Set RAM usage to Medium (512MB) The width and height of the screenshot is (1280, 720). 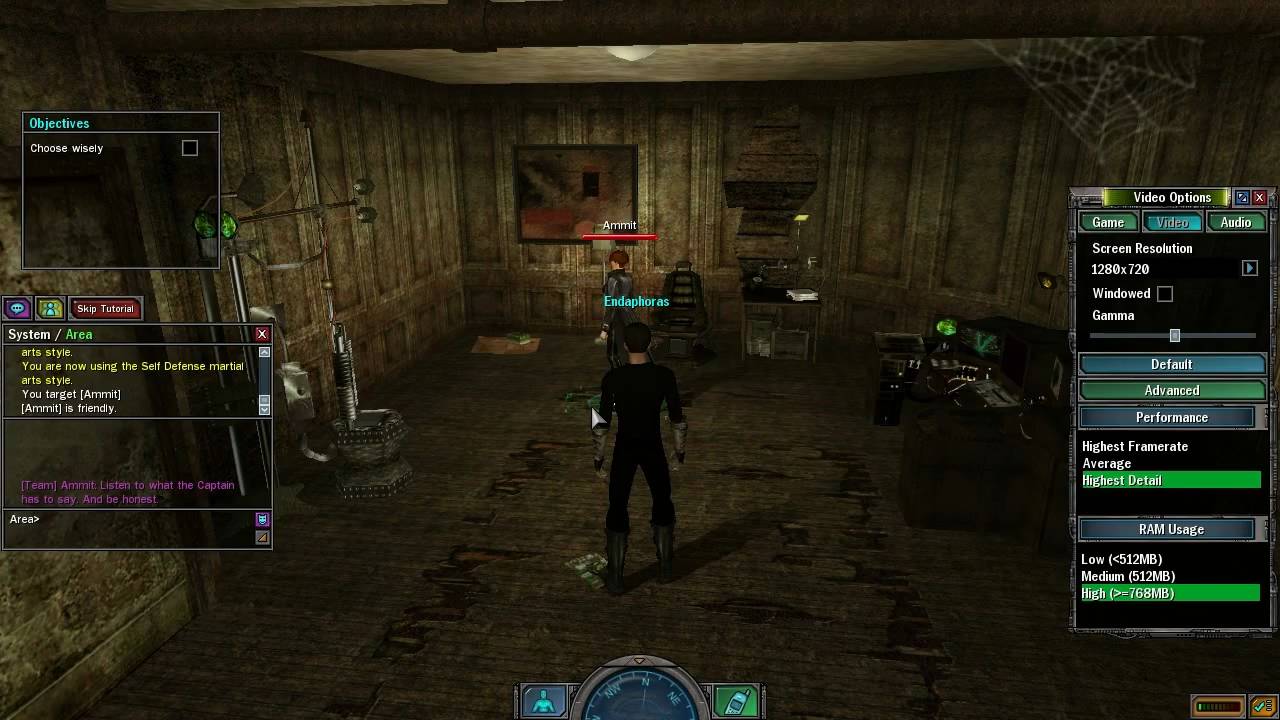pyautogui.click(x=1128, y=577)
